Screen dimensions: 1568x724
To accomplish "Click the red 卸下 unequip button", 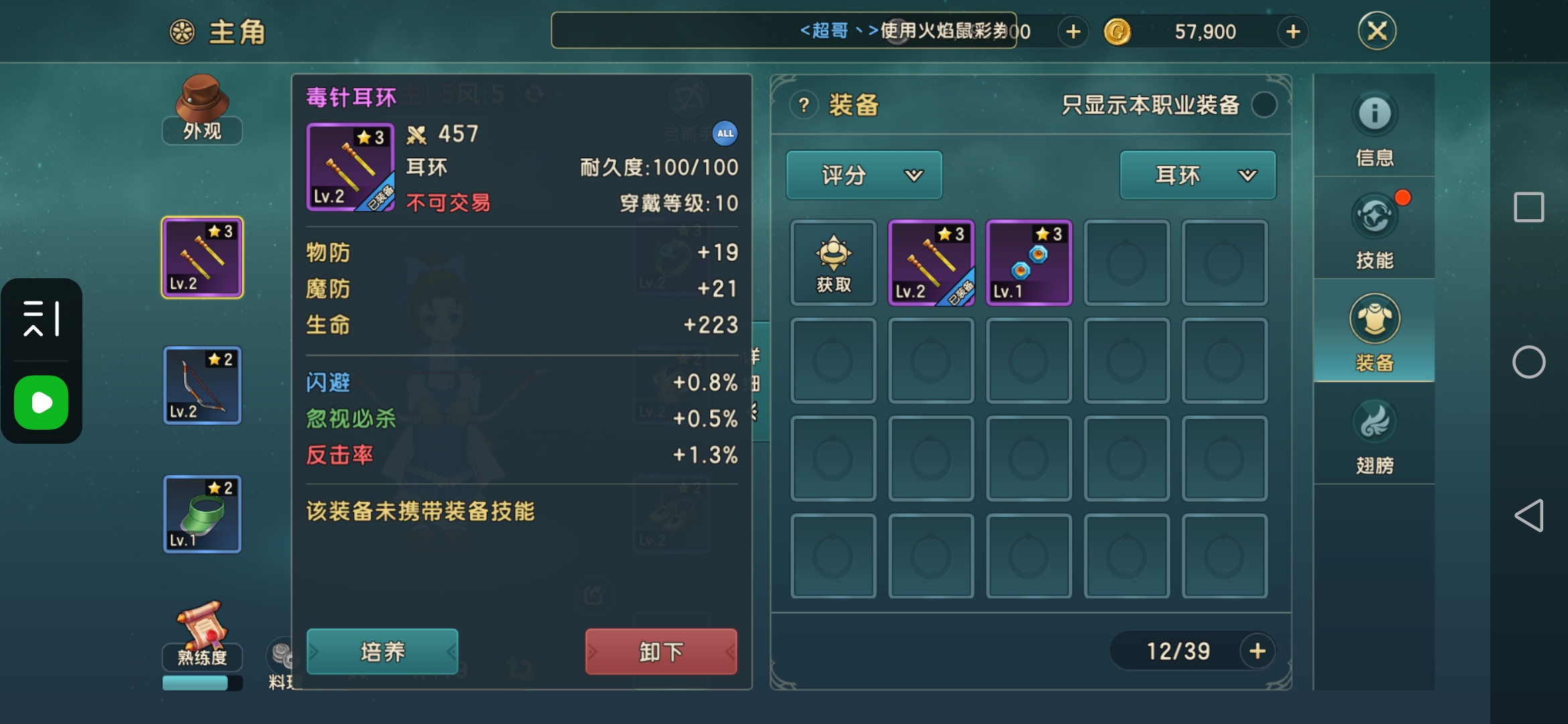I will tap(660, 651).
